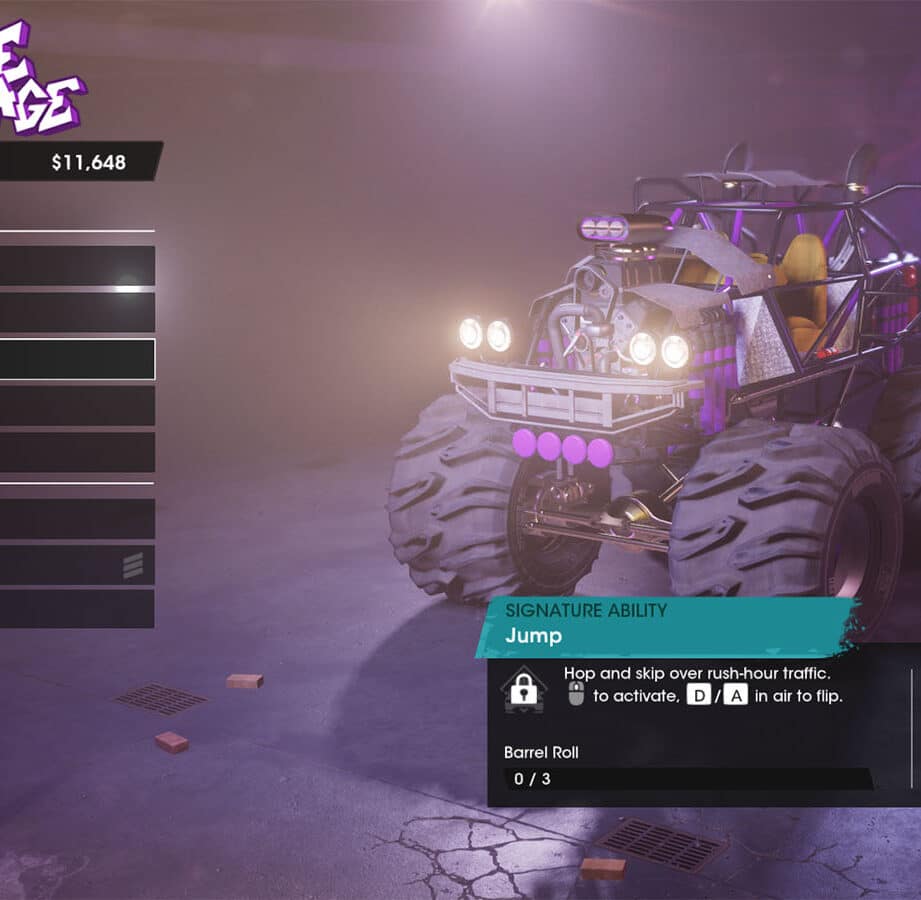Select the white-outlined highlighted menu row

77,359
